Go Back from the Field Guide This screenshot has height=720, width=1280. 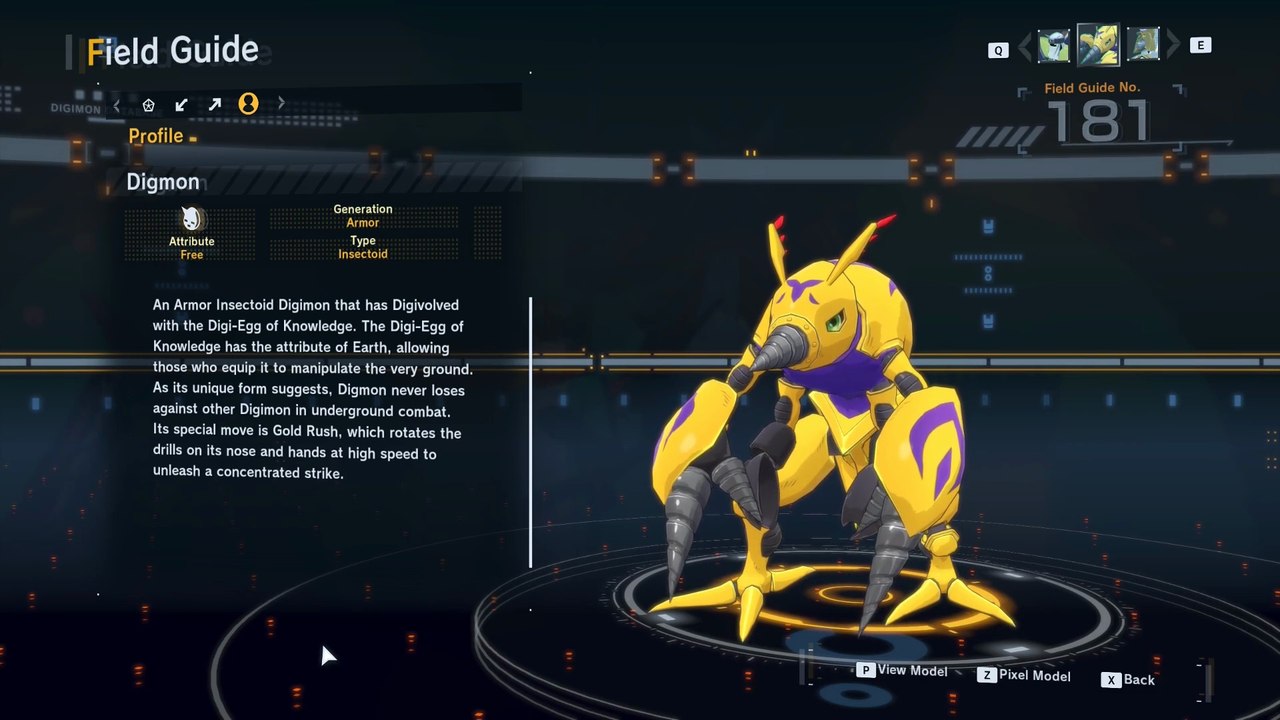point(1128,680)
